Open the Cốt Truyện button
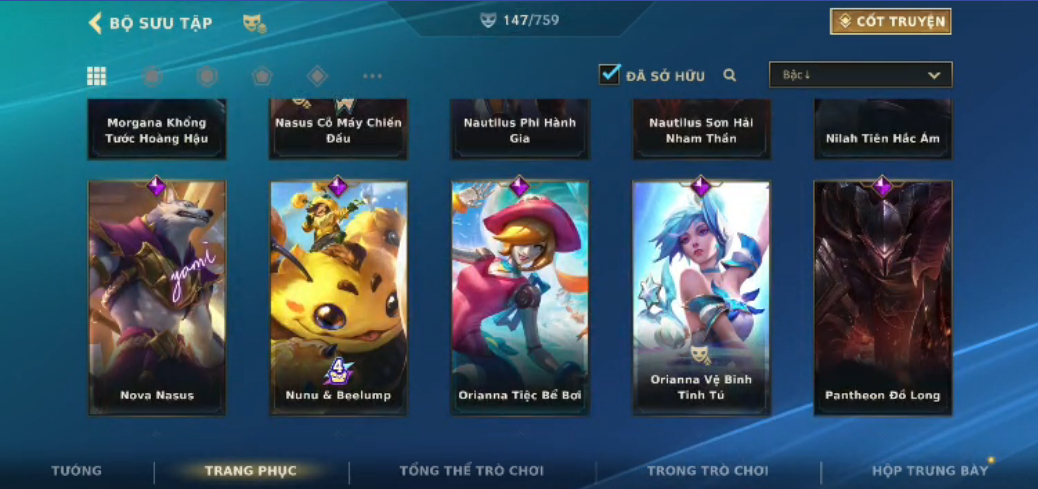The height and width of the screenshot is (489, 1038). [x=890, y=21]
